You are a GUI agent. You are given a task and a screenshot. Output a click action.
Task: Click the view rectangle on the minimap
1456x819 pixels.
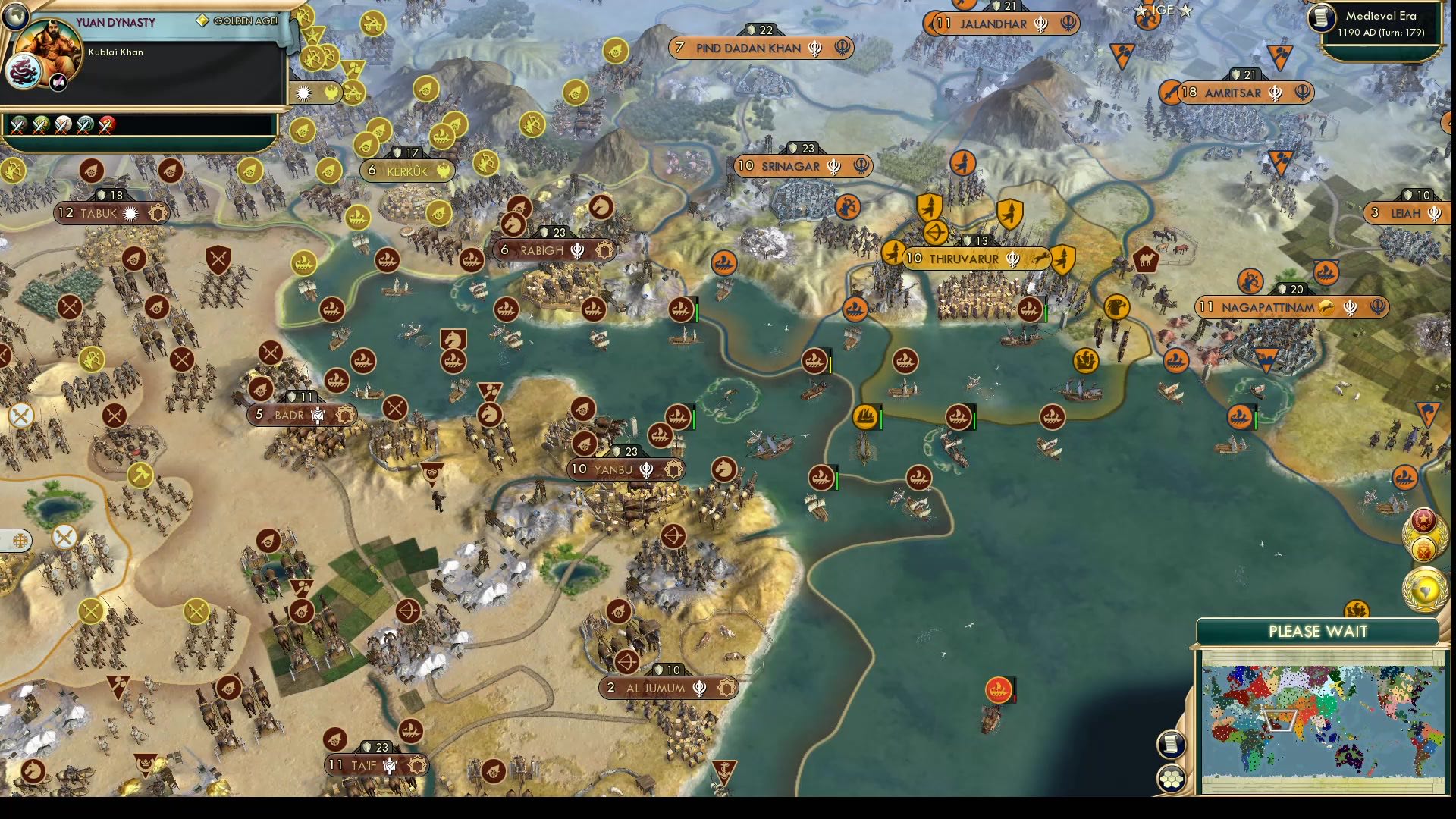click(x=1281, y=719)
